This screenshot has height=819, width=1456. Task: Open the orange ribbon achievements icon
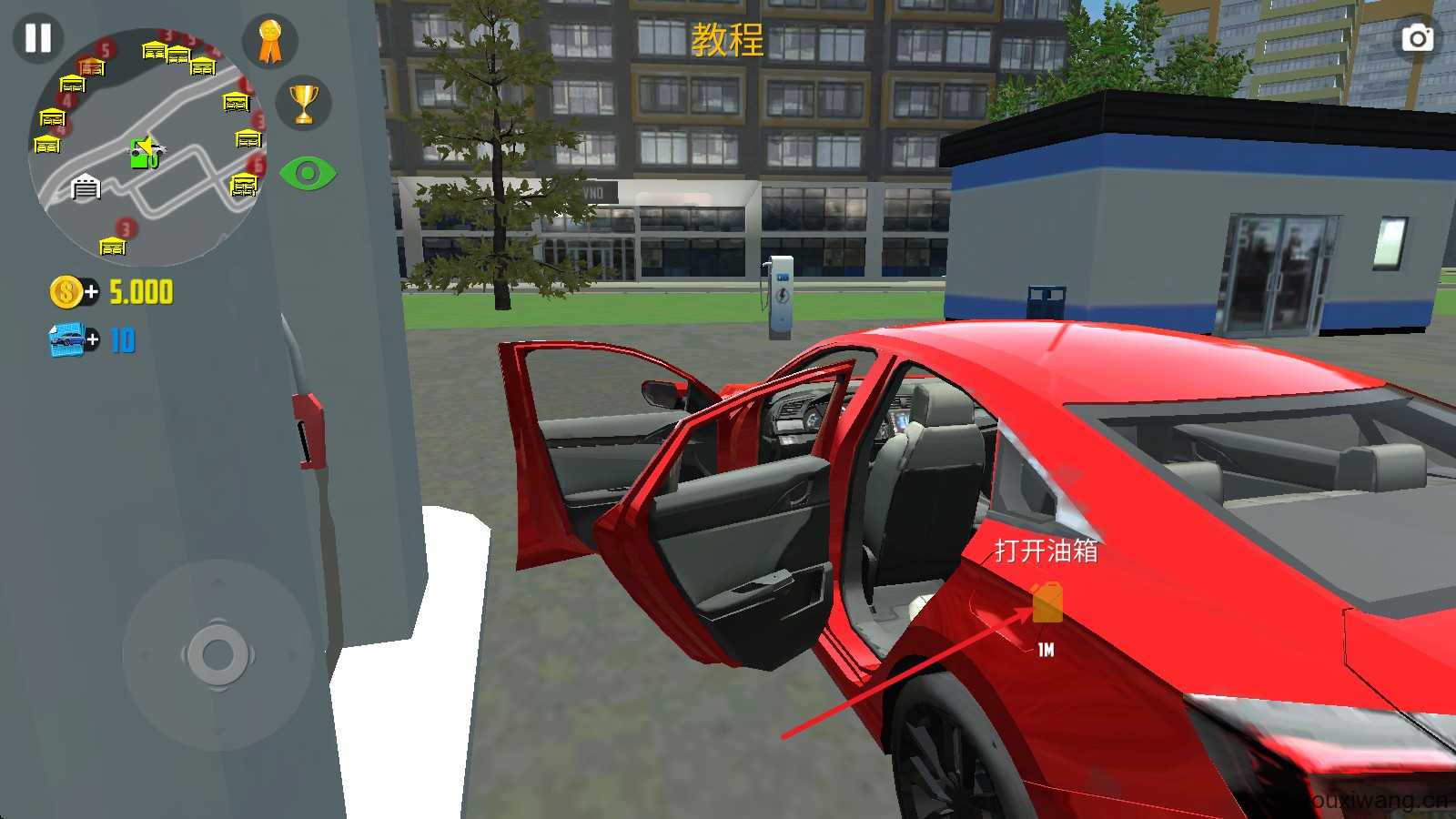click(x=270, y=41)
